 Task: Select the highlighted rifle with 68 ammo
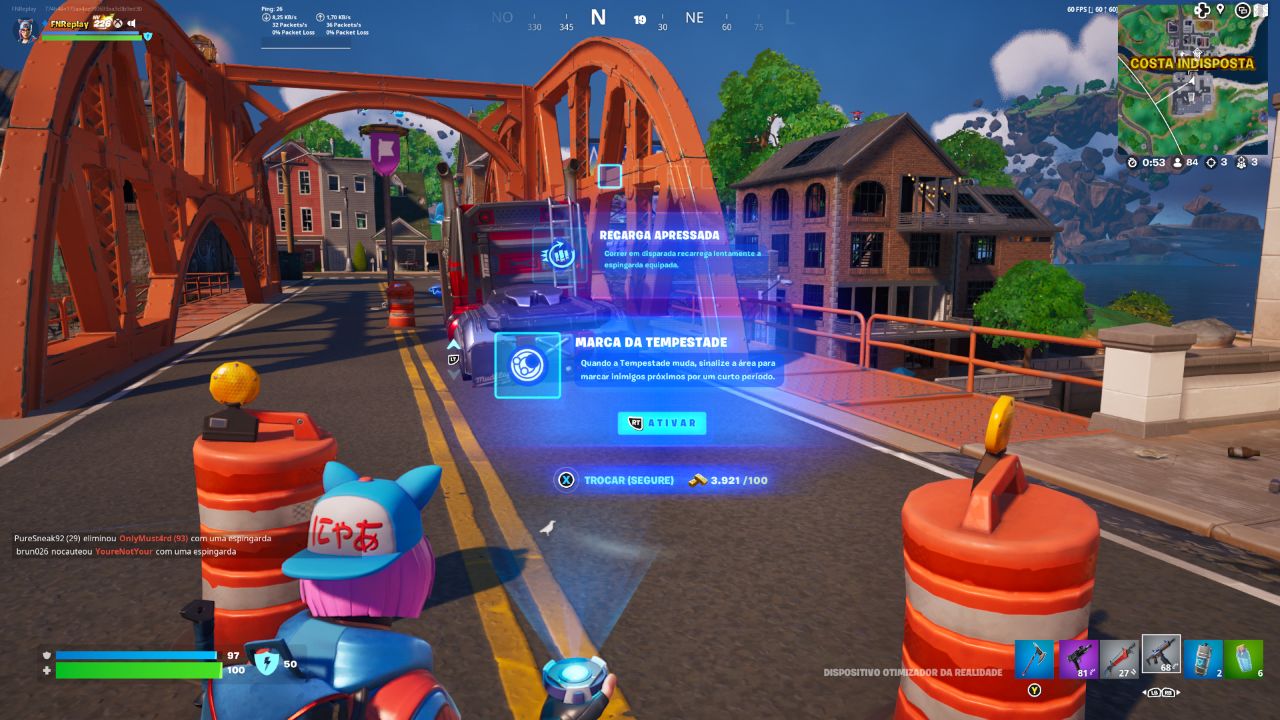pyautogui.click(x=1162, y=655)
